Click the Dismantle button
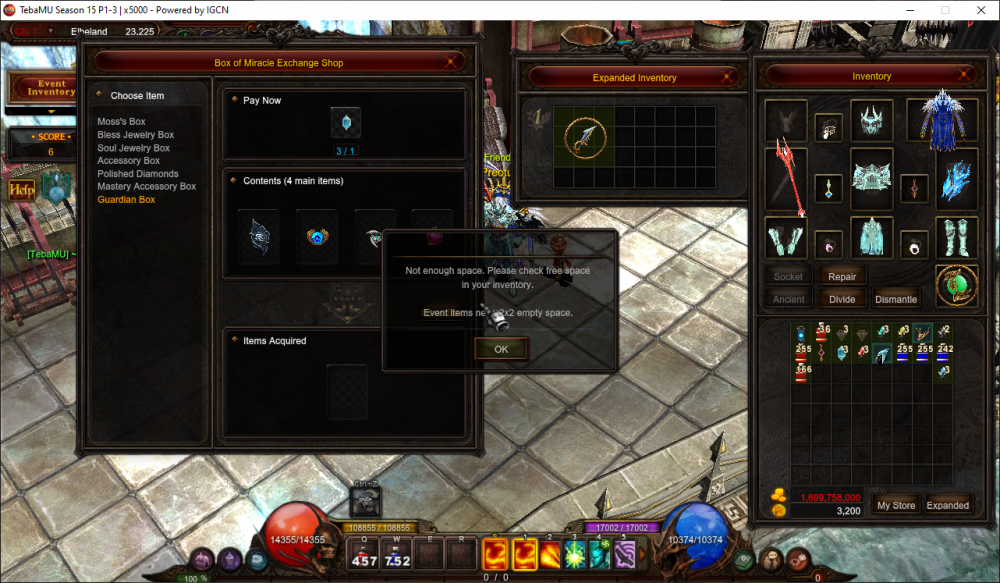The width and height of the screenshot is (1000, 583). point(895,299)
